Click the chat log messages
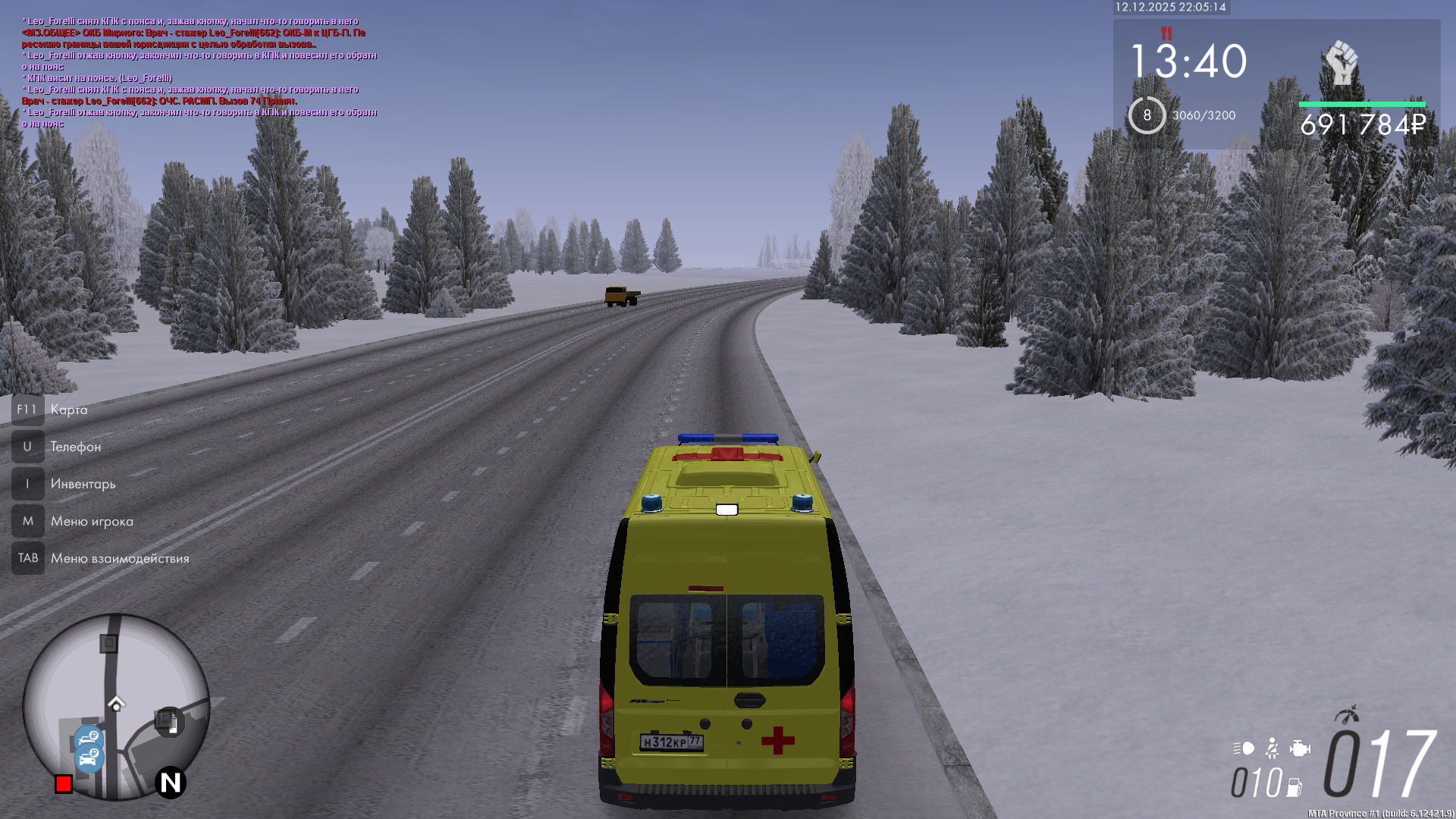The height and width of the screenshot is (819, 1456). (199, 72)
